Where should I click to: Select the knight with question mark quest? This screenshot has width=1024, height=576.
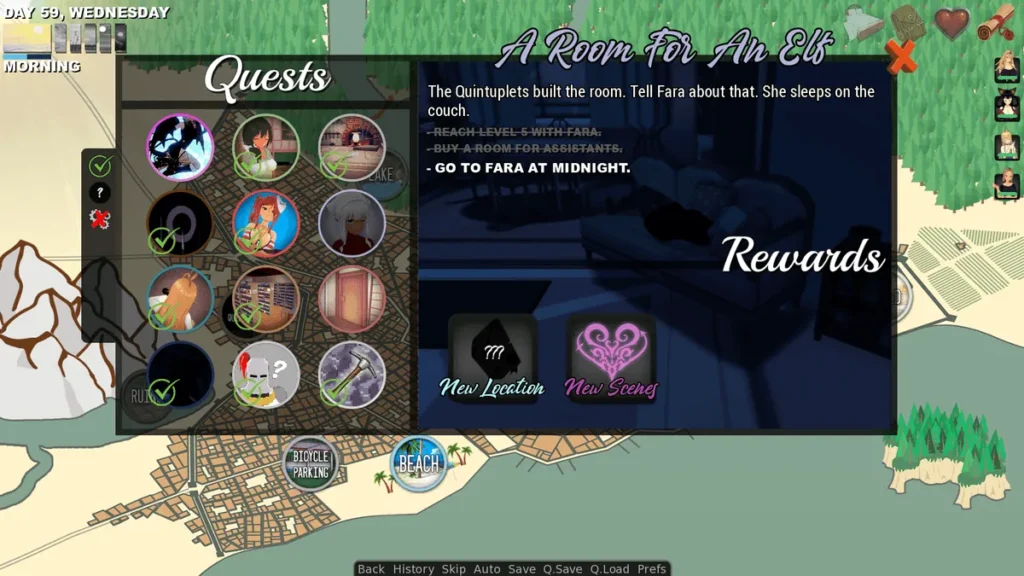pyautogui.click(x=266, y=375)
